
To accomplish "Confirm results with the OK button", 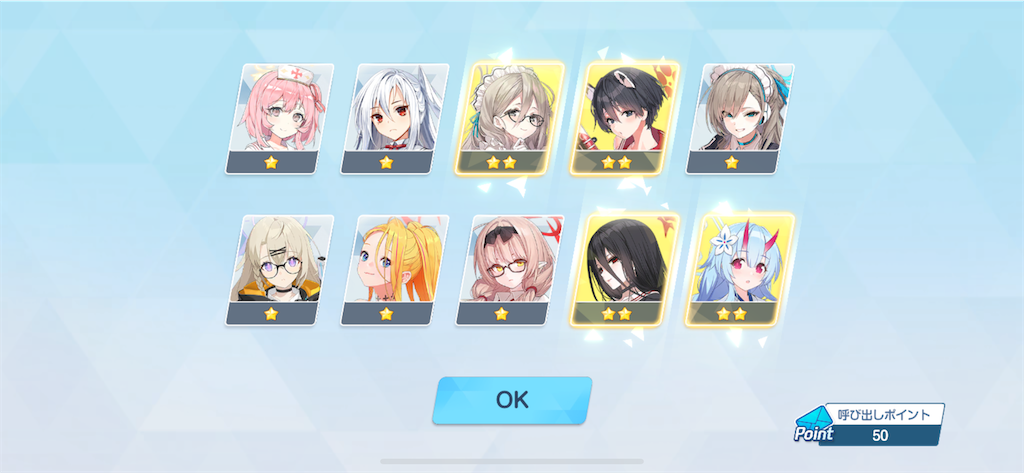I will (x=511, y=400).
